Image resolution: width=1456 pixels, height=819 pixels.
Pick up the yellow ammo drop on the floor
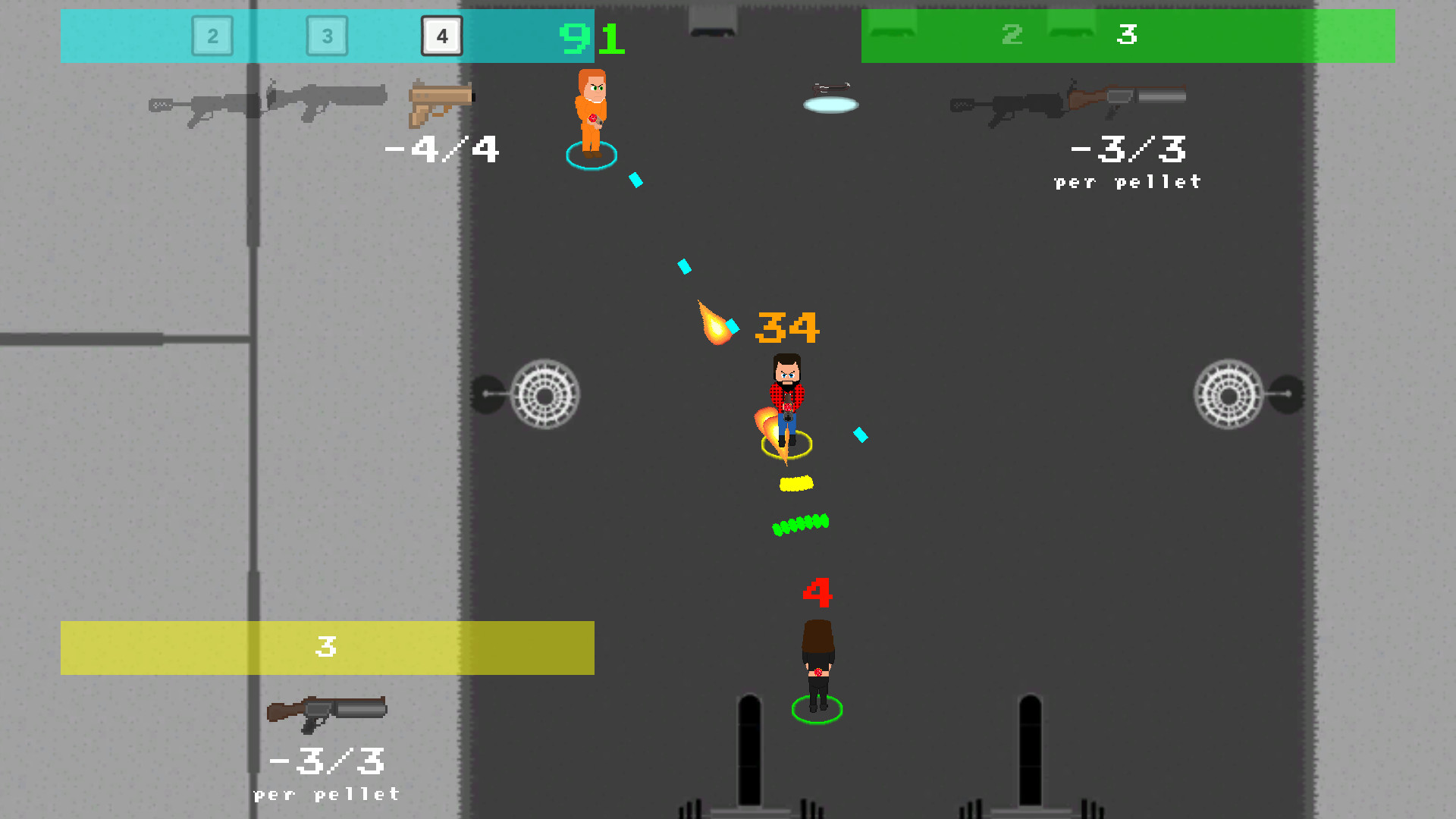[x=795, y=482]
